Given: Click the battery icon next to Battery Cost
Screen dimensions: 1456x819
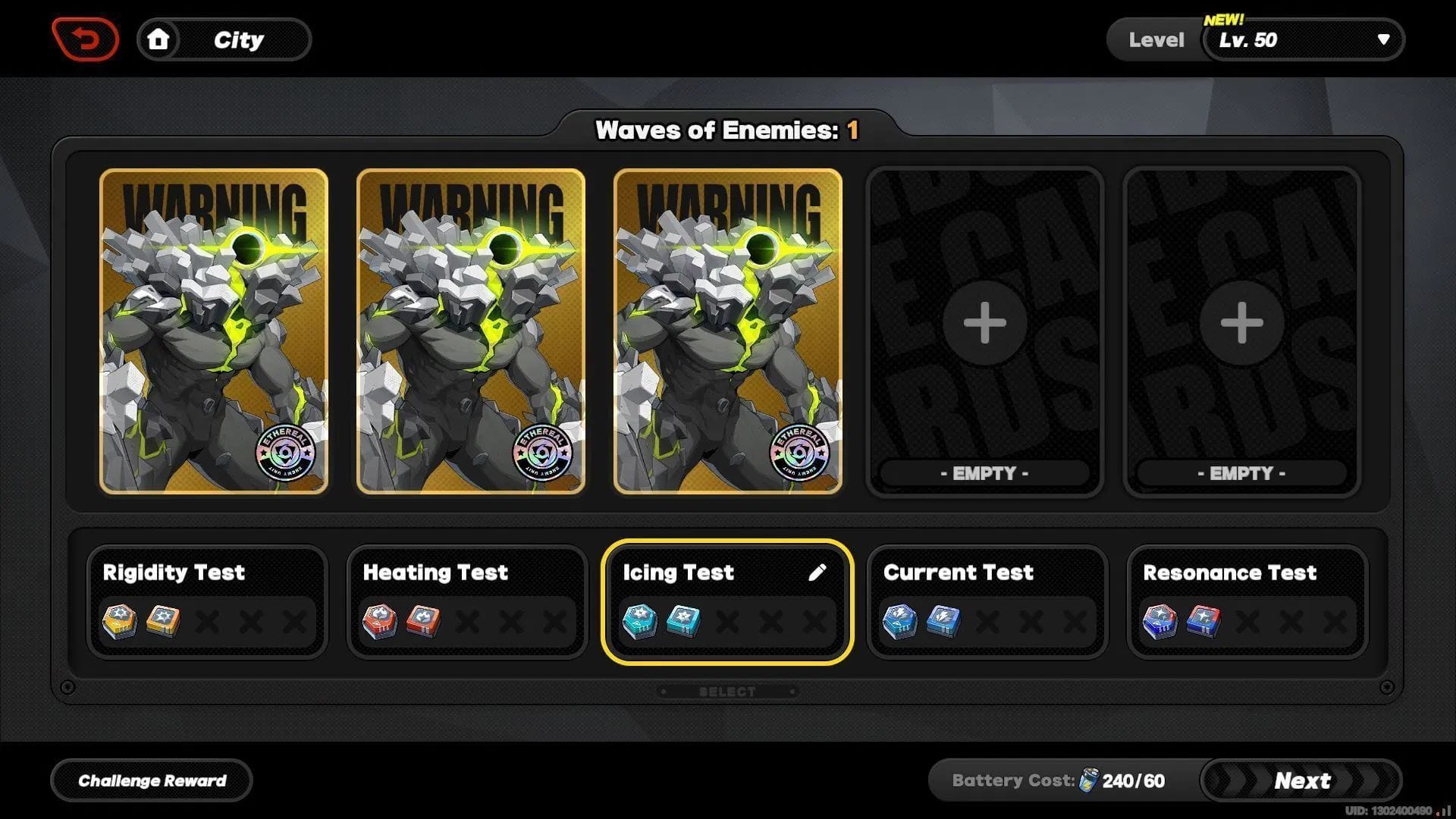Looking at the screenshot, I should tap(1090, 780).
